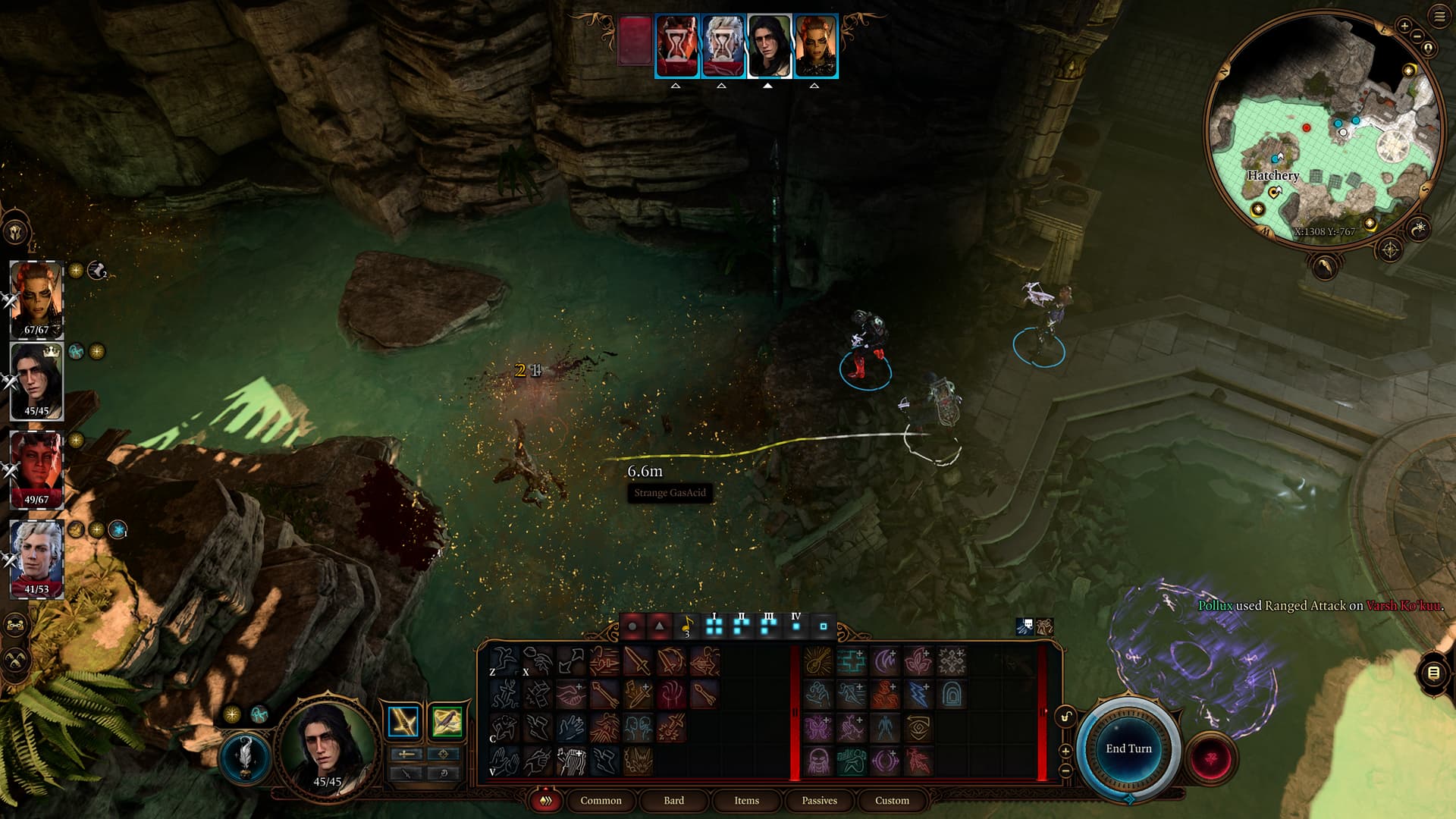Open the main menu hamburger button

(1439, 17)
